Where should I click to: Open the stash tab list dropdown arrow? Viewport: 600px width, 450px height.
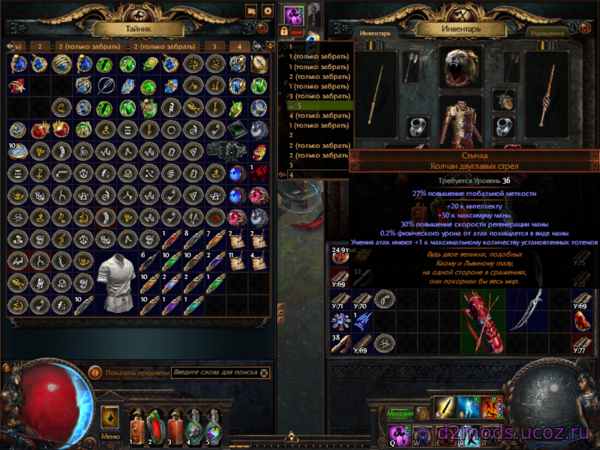pyautogui.click(x=270, y=47)
